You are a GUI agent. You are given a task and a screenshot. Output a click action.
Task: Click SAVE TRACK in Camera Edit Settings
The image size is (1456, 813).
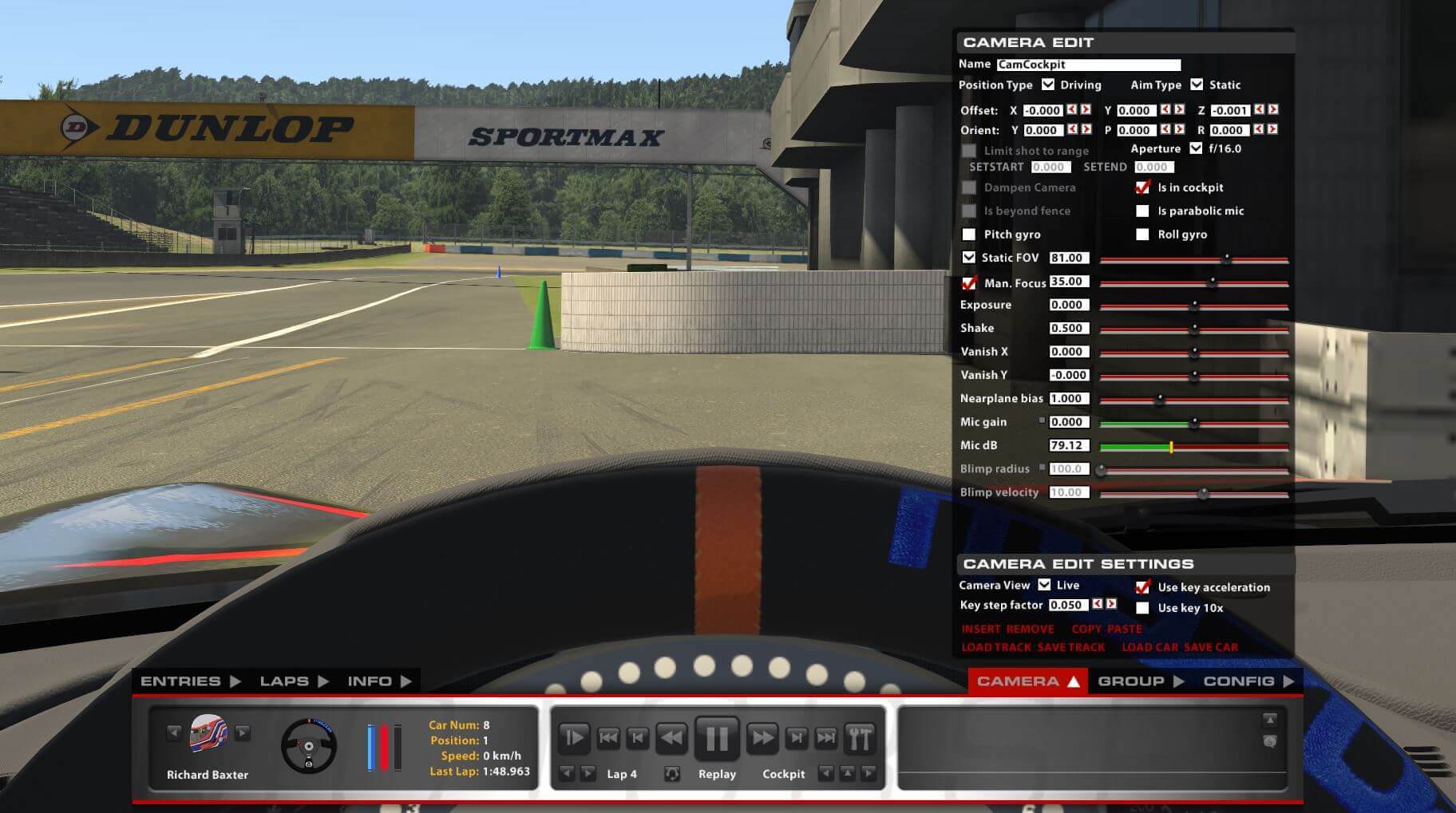click(x=1070, y=646)
